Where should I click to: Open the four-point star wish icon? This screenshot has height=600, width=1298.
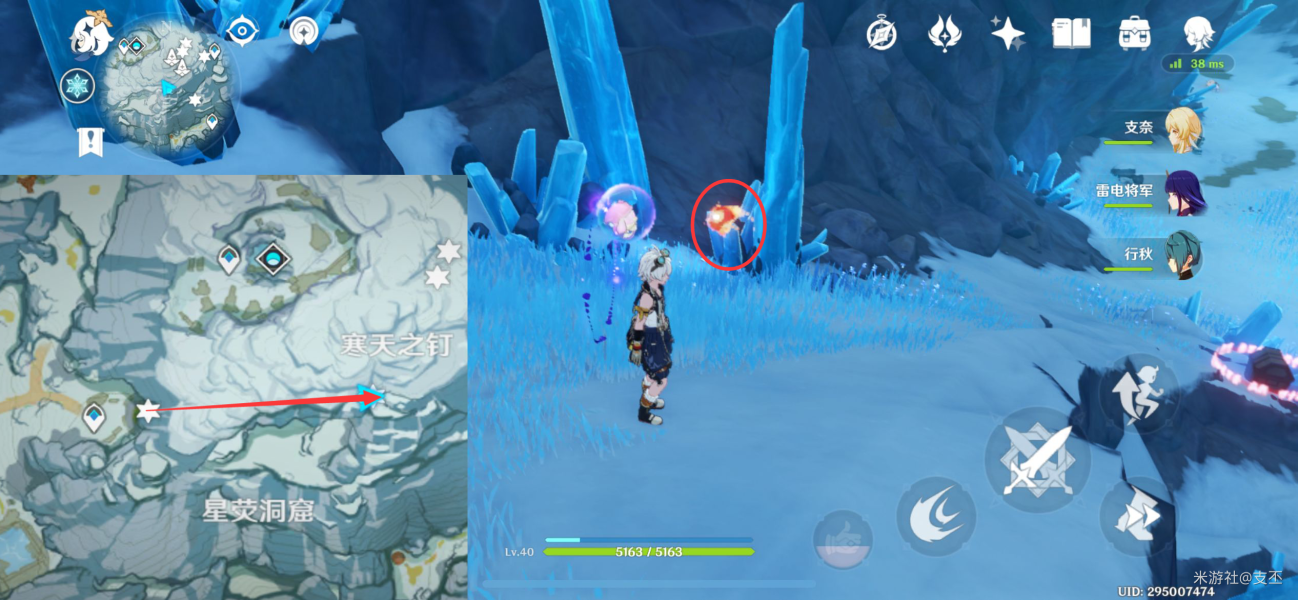[1006, 34]
